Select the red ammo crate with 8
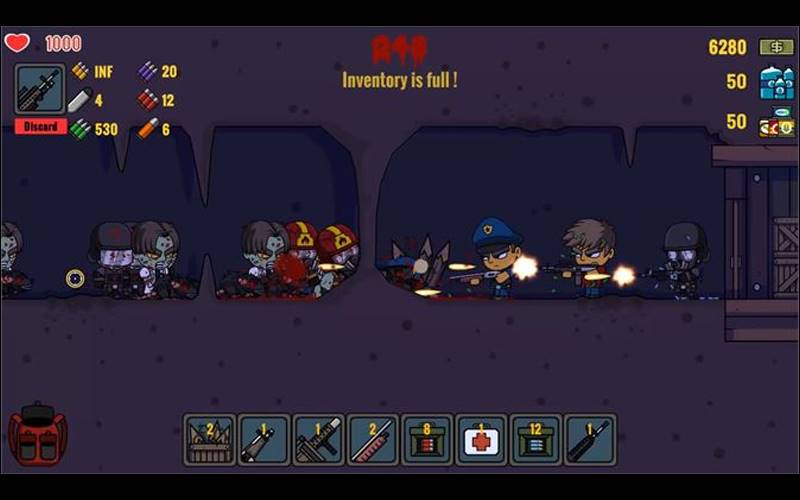Screen dimensions: 800x500 pyautogui.click(x=427, y=440)
